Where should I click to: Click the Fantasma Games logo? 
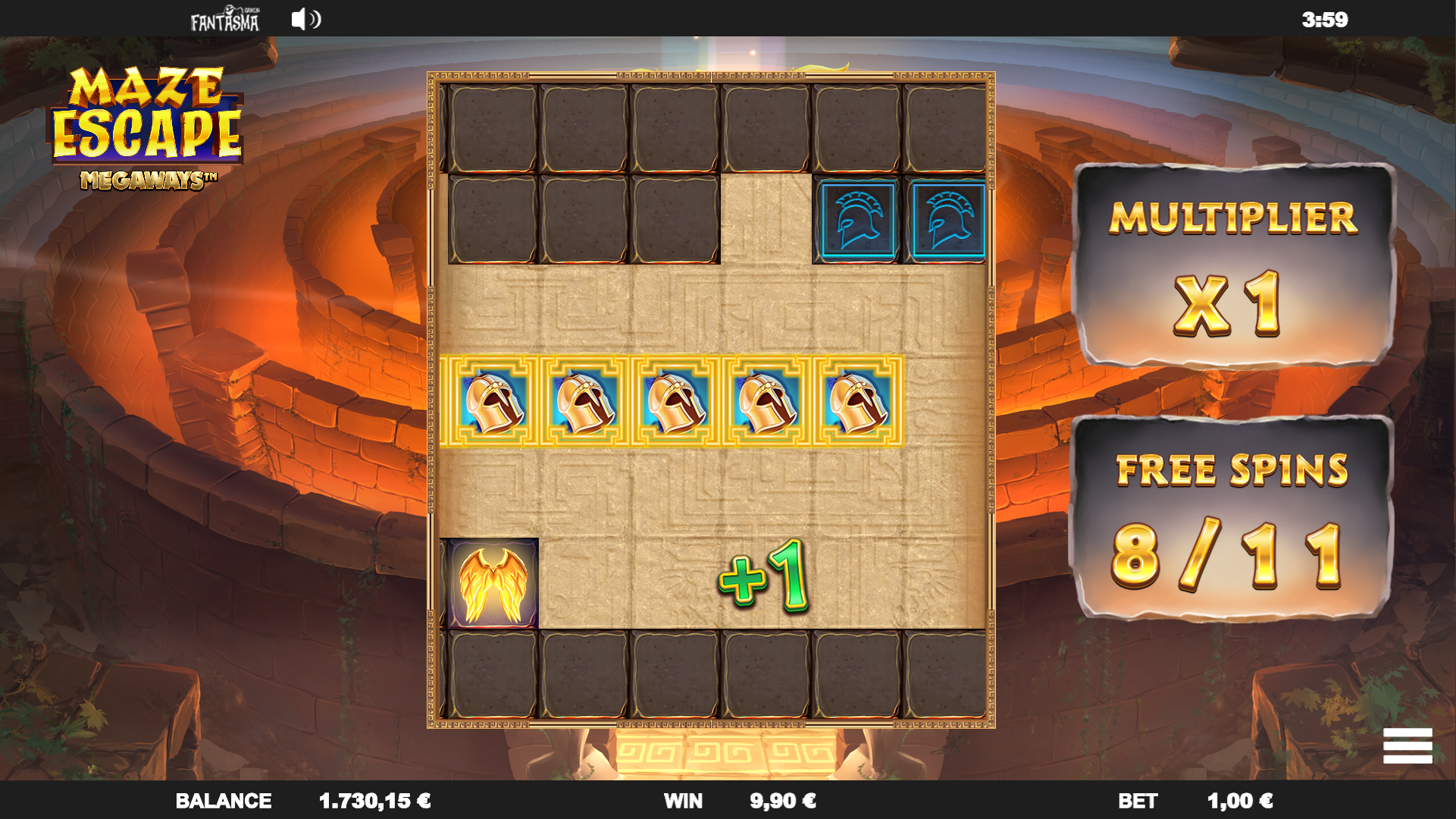tap(224, 20)
